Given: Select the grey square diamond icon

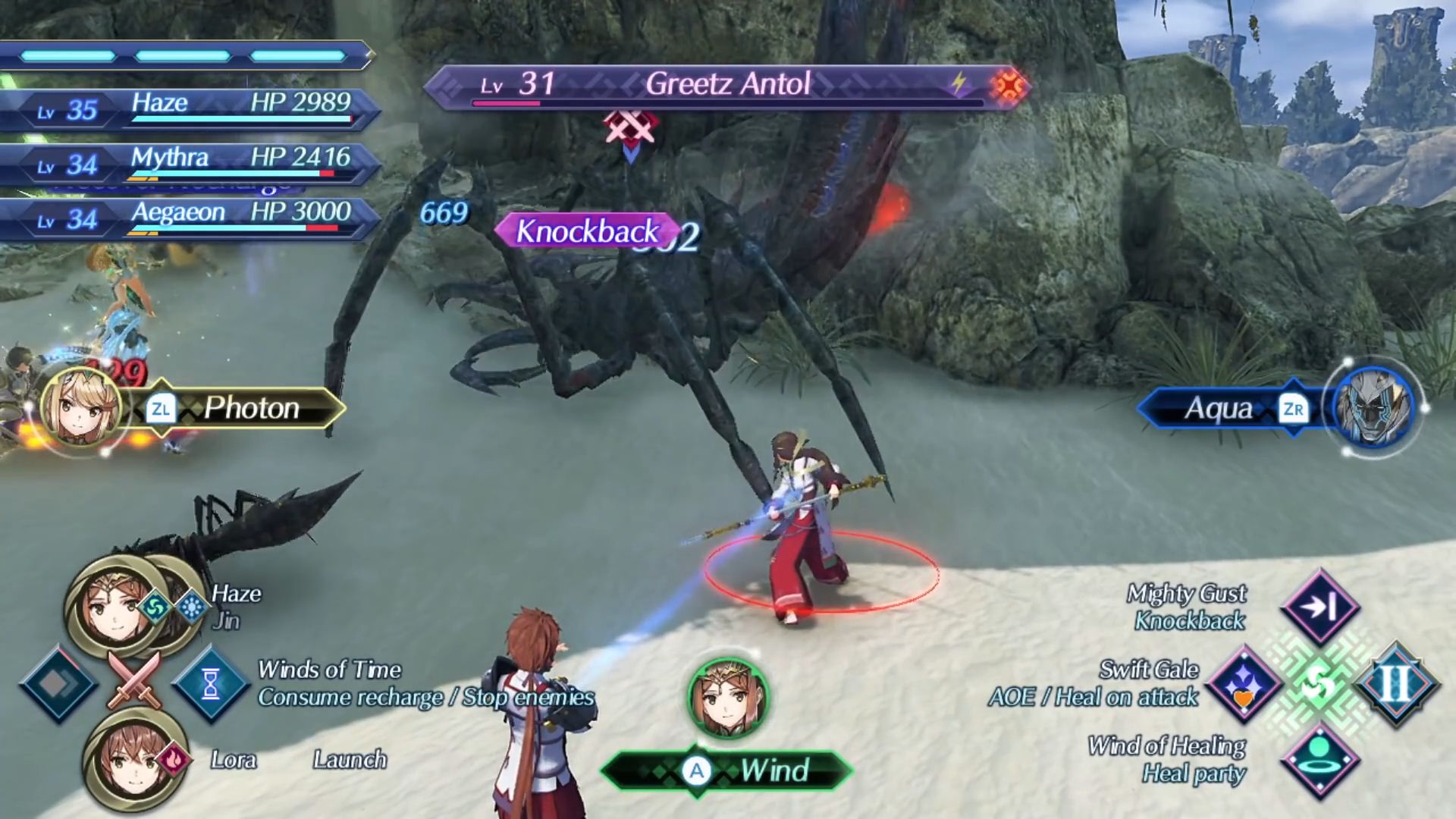Looking at the screenshot, I should click(58, 684).
